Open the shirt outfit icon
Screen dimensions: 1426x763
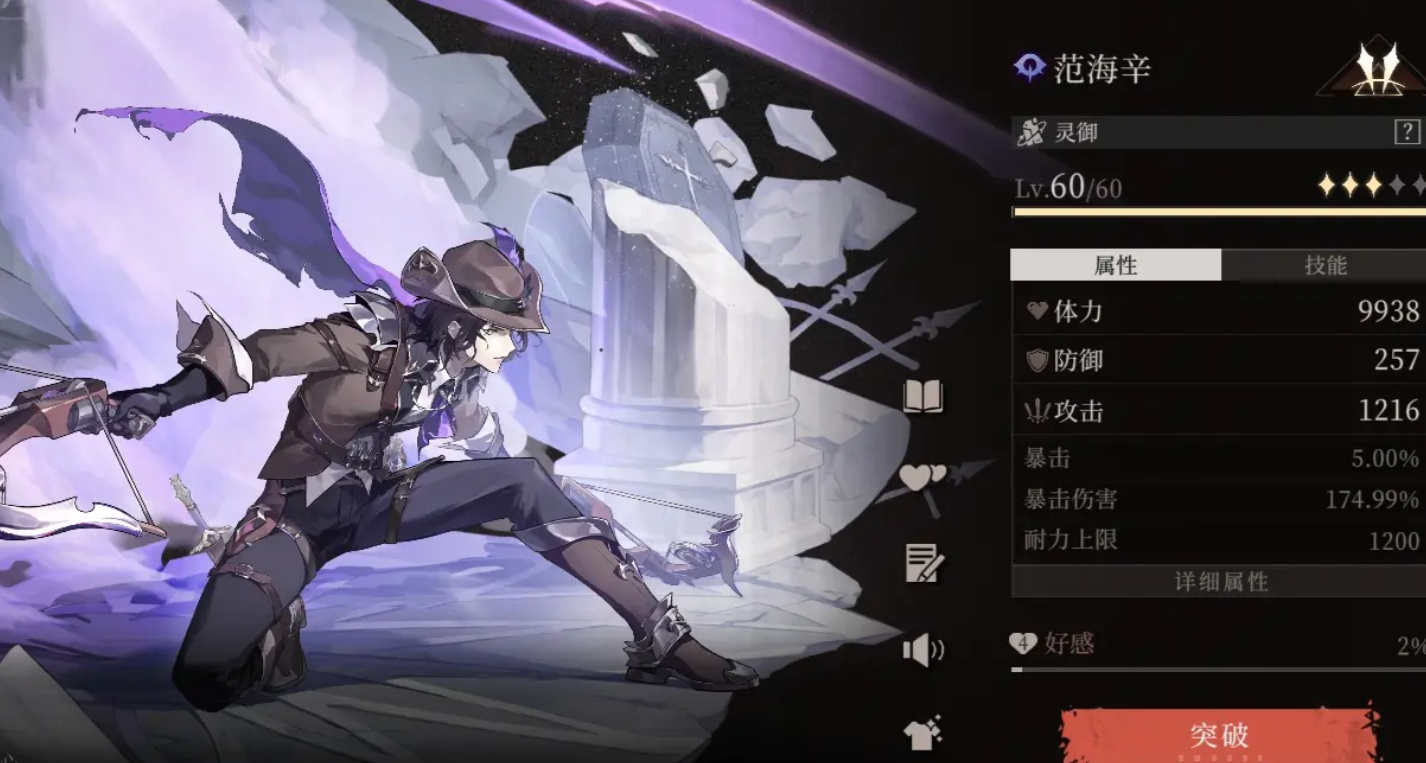click(x=923, y=735)
